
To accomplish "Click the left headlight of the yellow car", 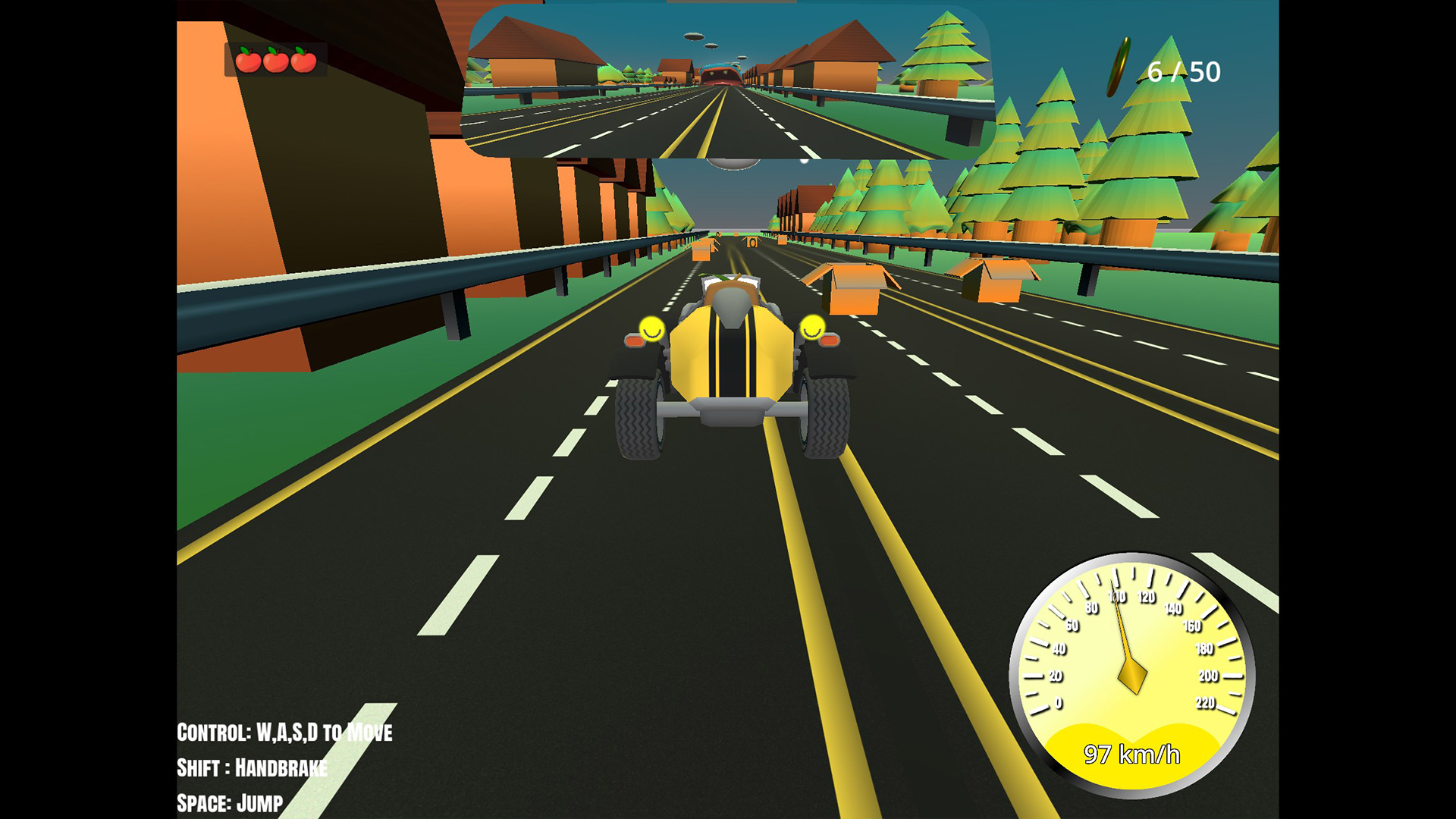I will pyautogui.click(x=651, y=329).
